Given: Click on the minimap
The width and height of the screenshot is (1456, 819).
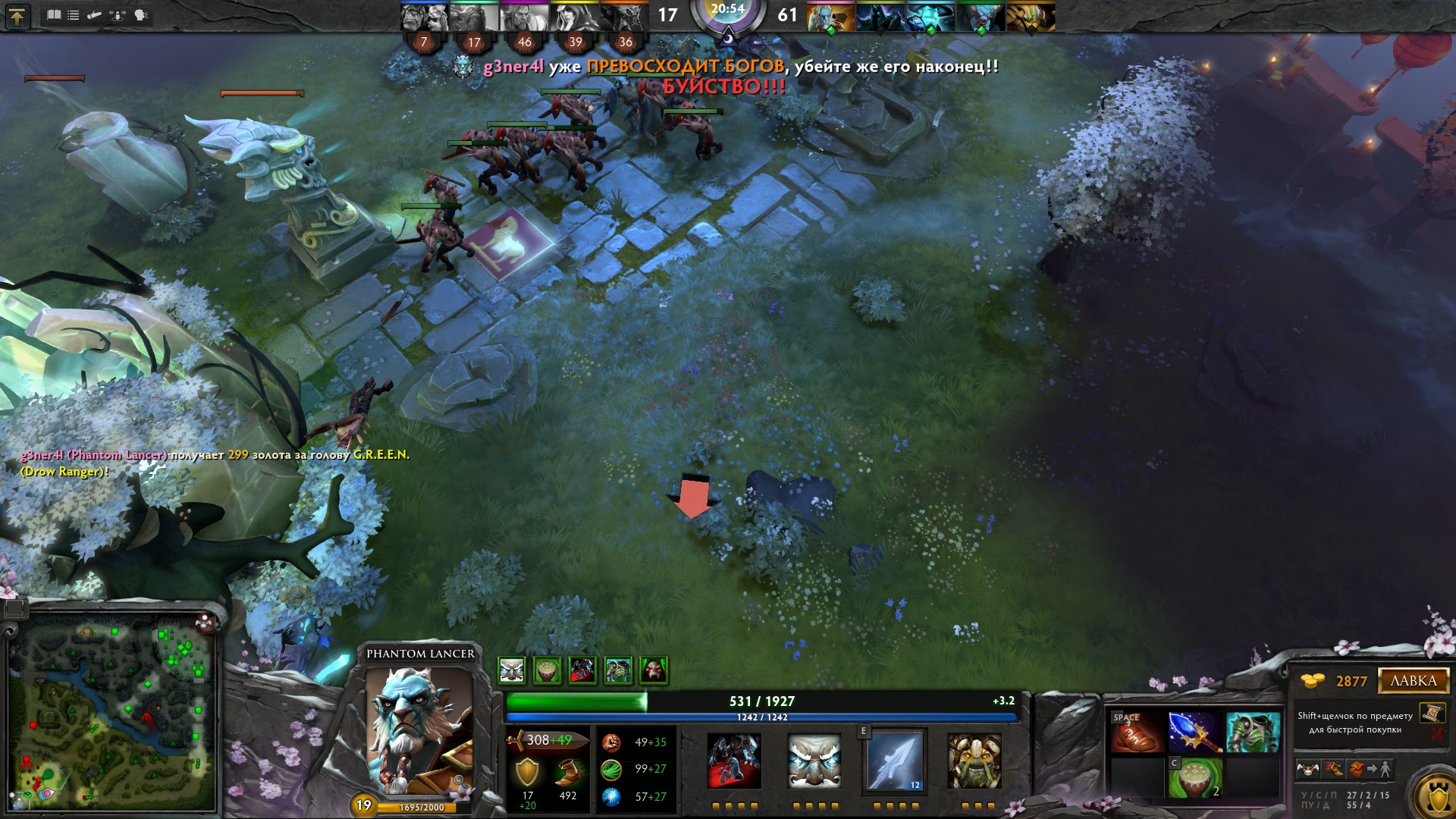Looking at the screenshot, I should [x=112, y=713].
